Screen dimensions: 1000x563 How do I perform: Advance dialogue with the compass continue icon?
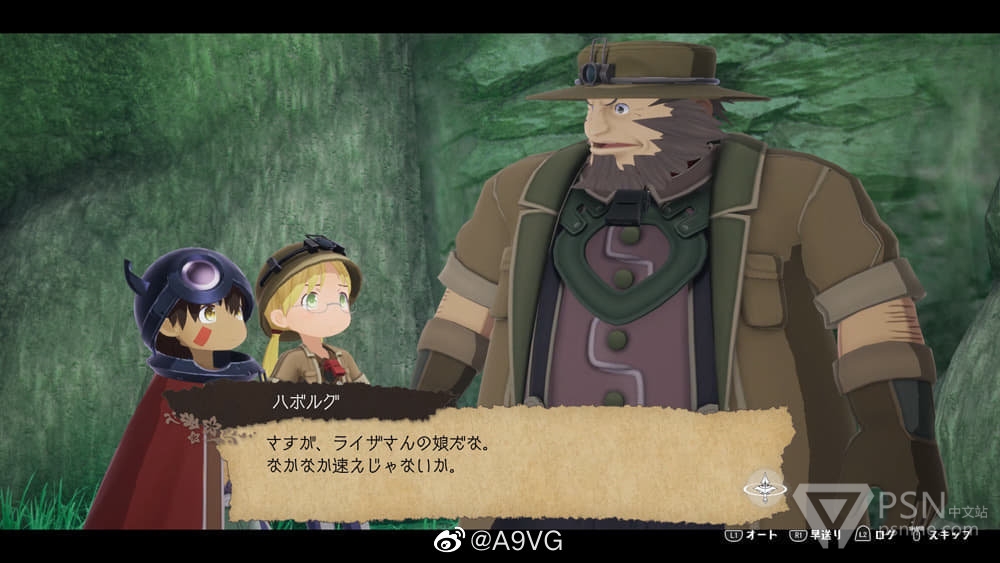point(765,489)
